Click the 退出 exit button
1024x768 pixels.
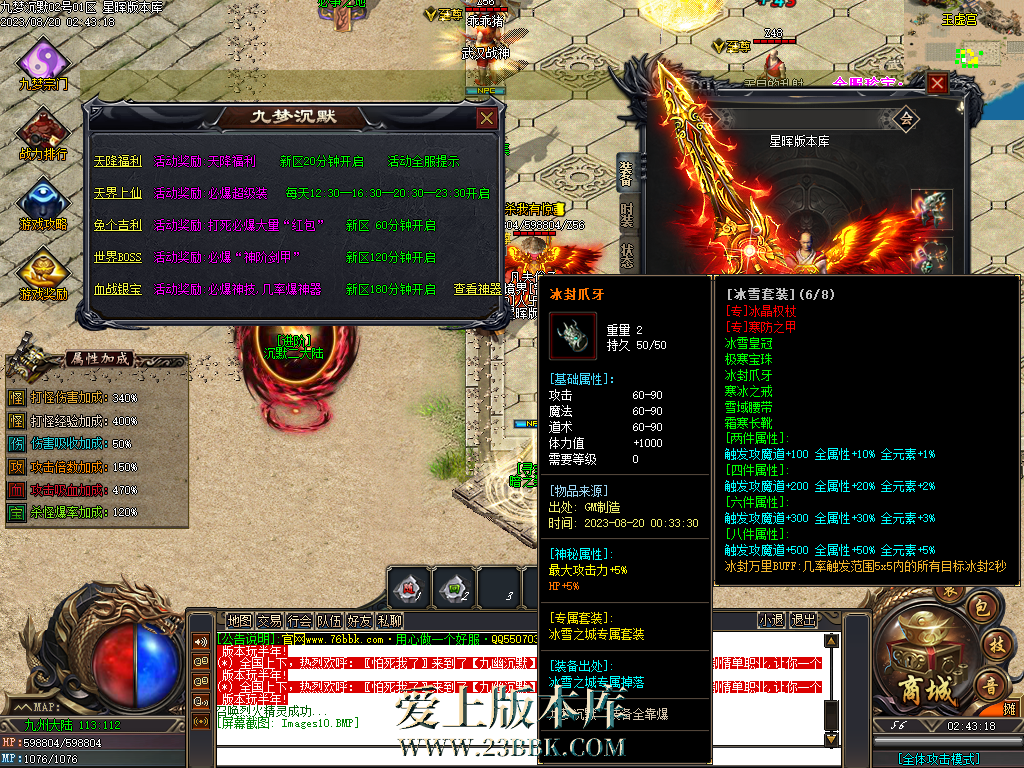point(803,621)
